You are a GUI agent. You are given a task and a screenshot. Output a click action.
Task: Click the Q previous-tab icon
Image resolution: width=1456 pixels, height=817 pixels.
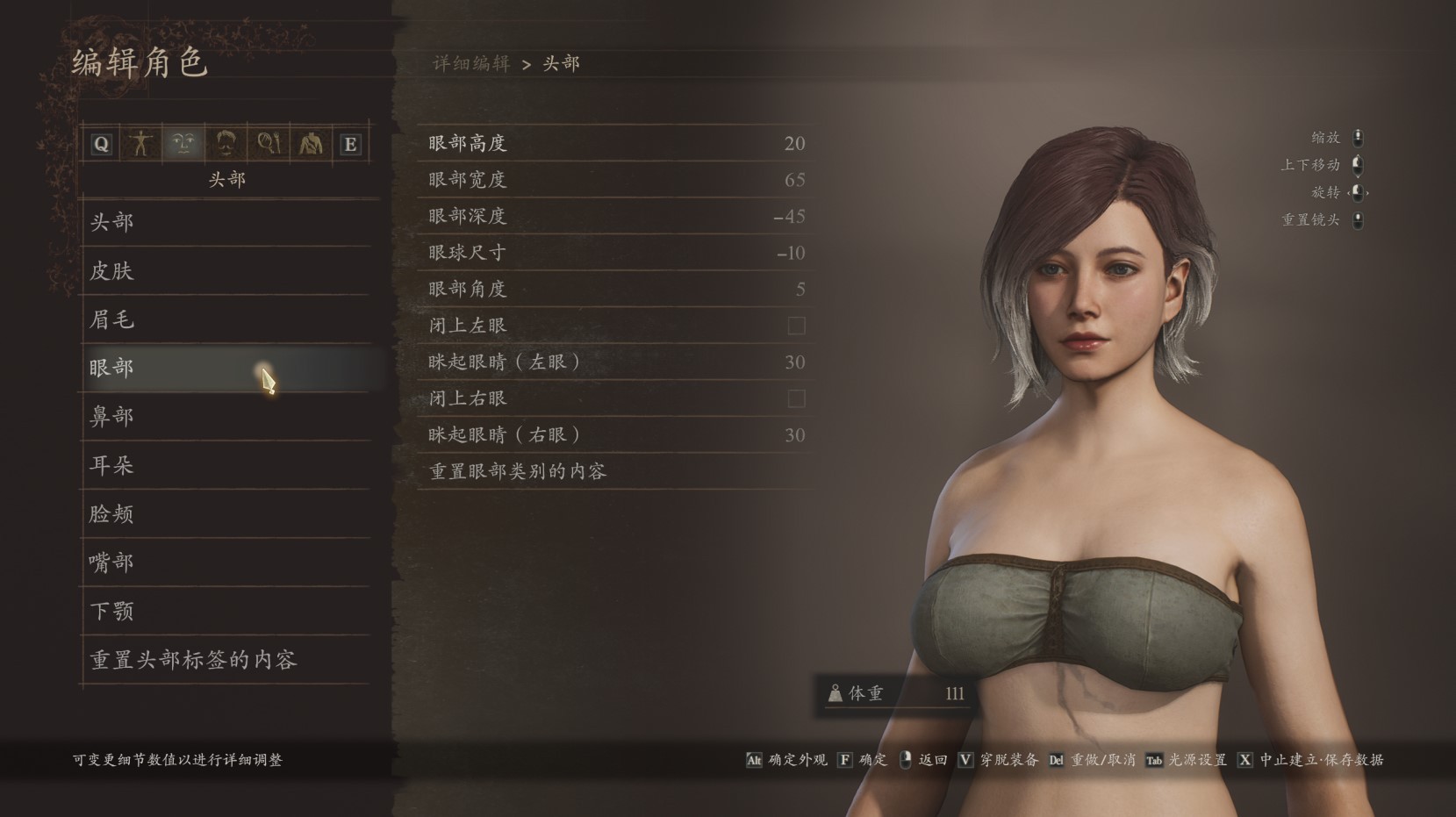[100, 144]
